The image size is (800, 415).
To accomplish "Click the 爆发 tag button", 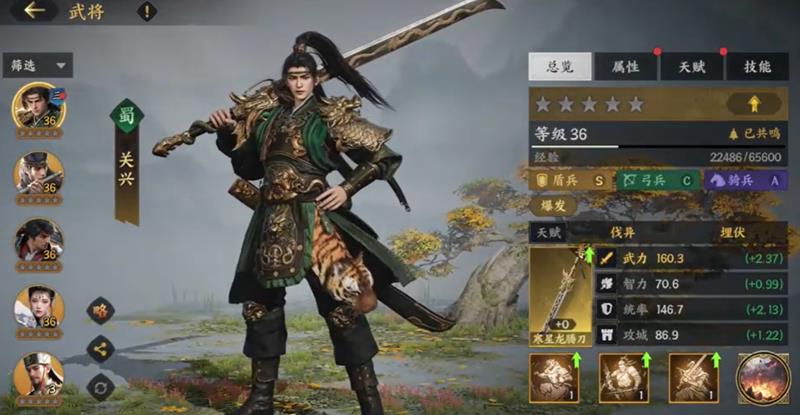I will click(555, 207).
